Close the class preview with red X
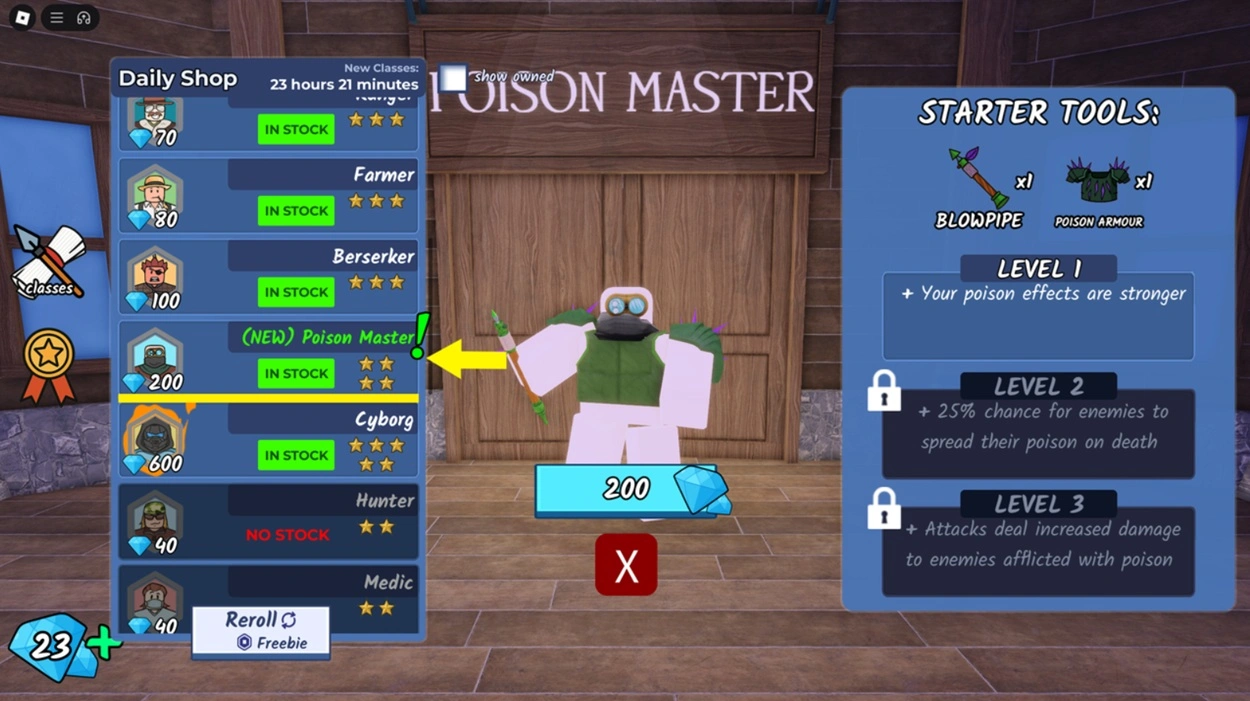This screenshot has height=701, width=1250. 626,565
